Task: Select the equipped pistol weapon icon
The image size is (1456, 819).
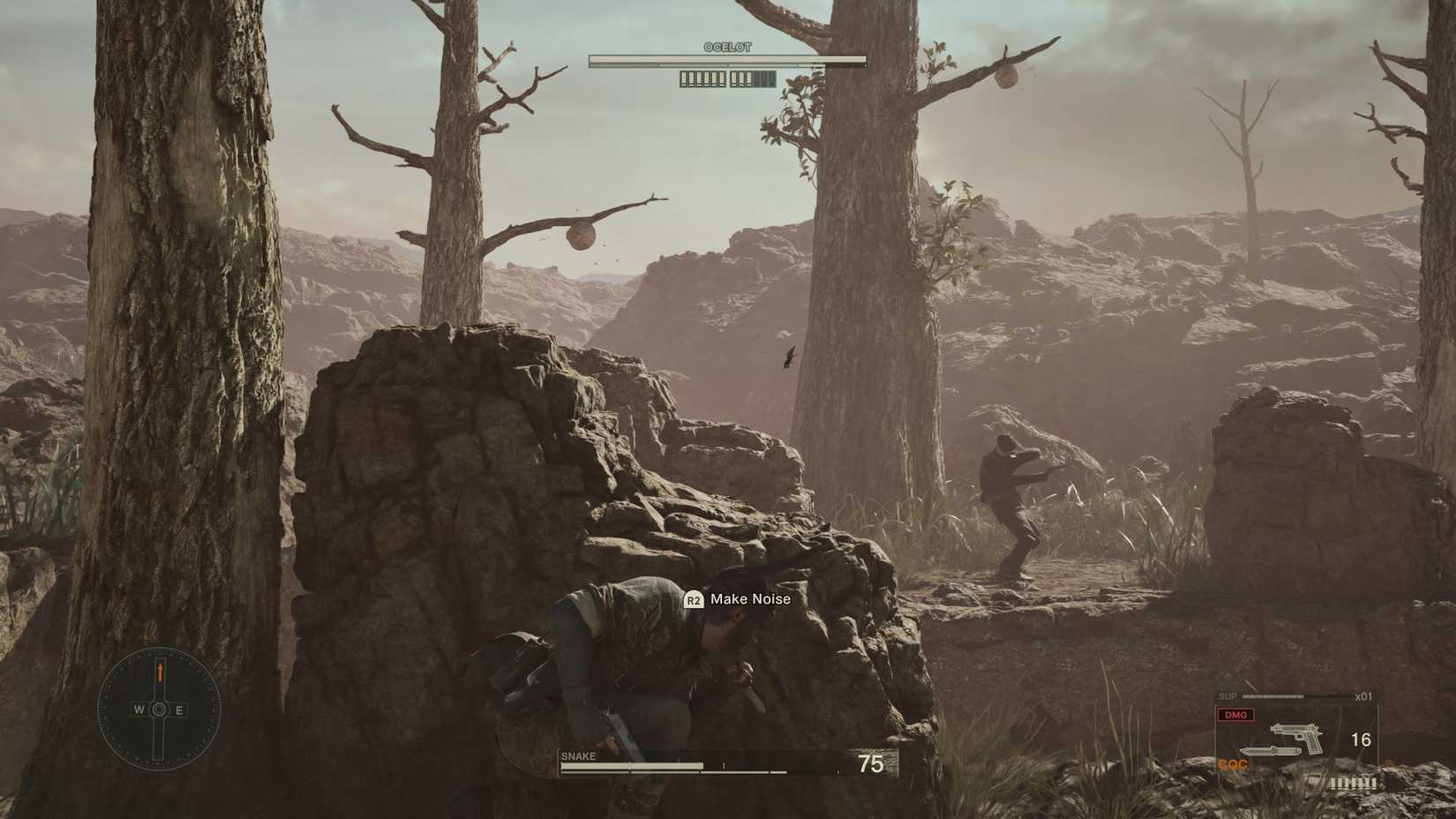Action: (x=1297, y=736)
